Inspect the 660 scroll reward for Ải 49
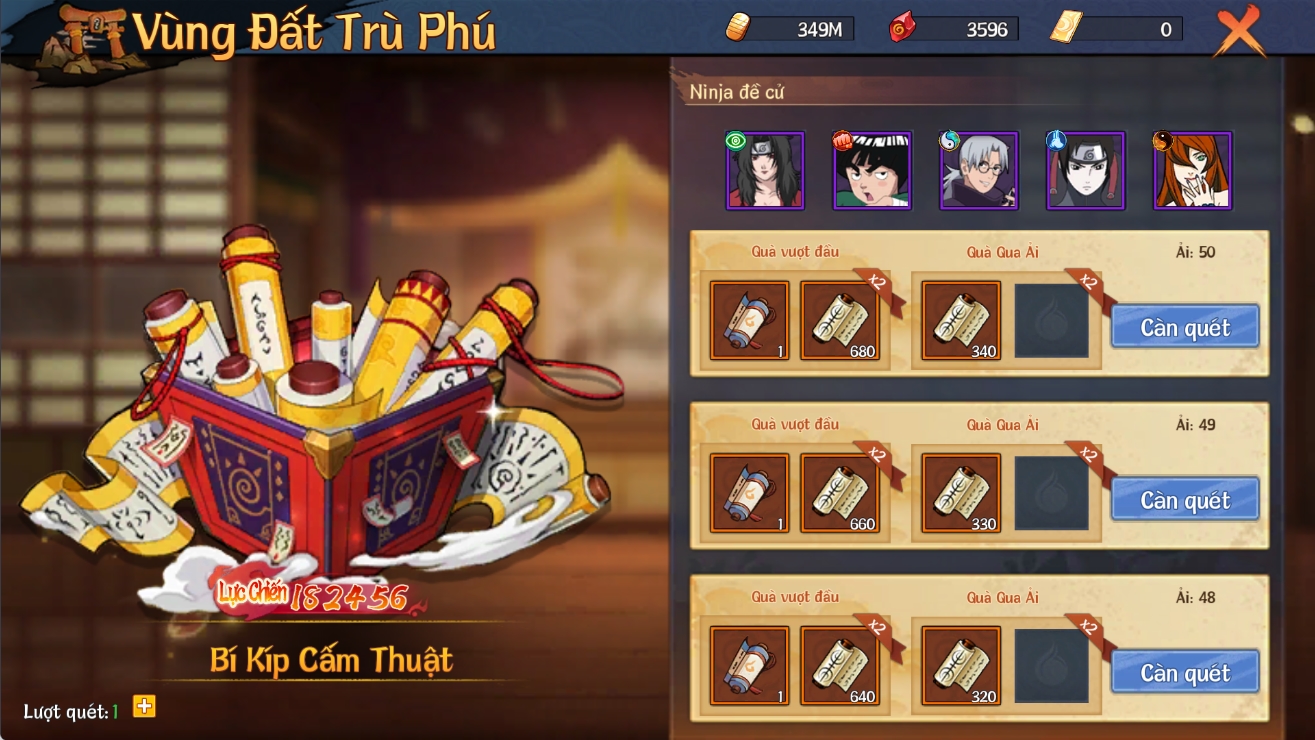Viewport: 1315px width, 740px height. coord(840,493)
